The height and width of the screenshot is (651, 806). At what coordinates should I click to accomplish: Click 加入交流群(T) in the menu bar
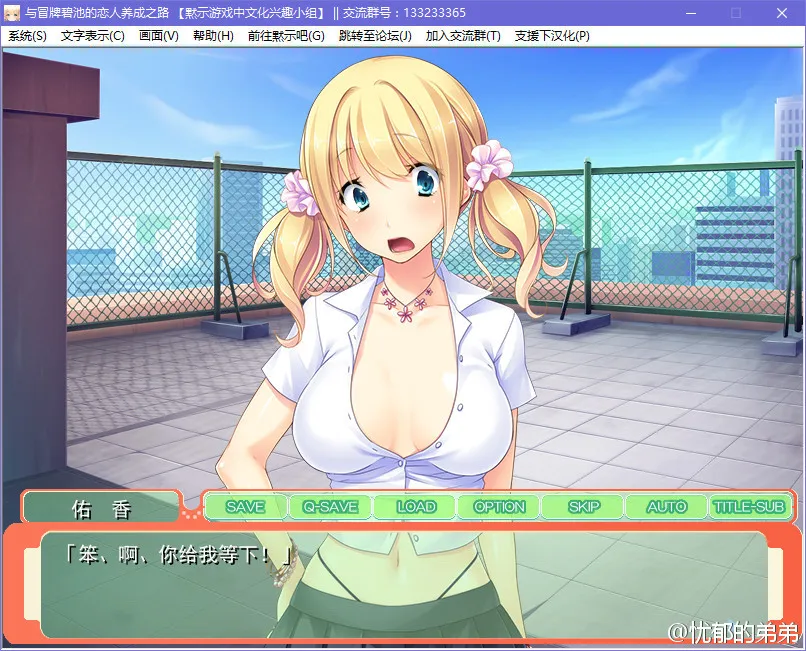pyautogui.click(x=463, y=36)
